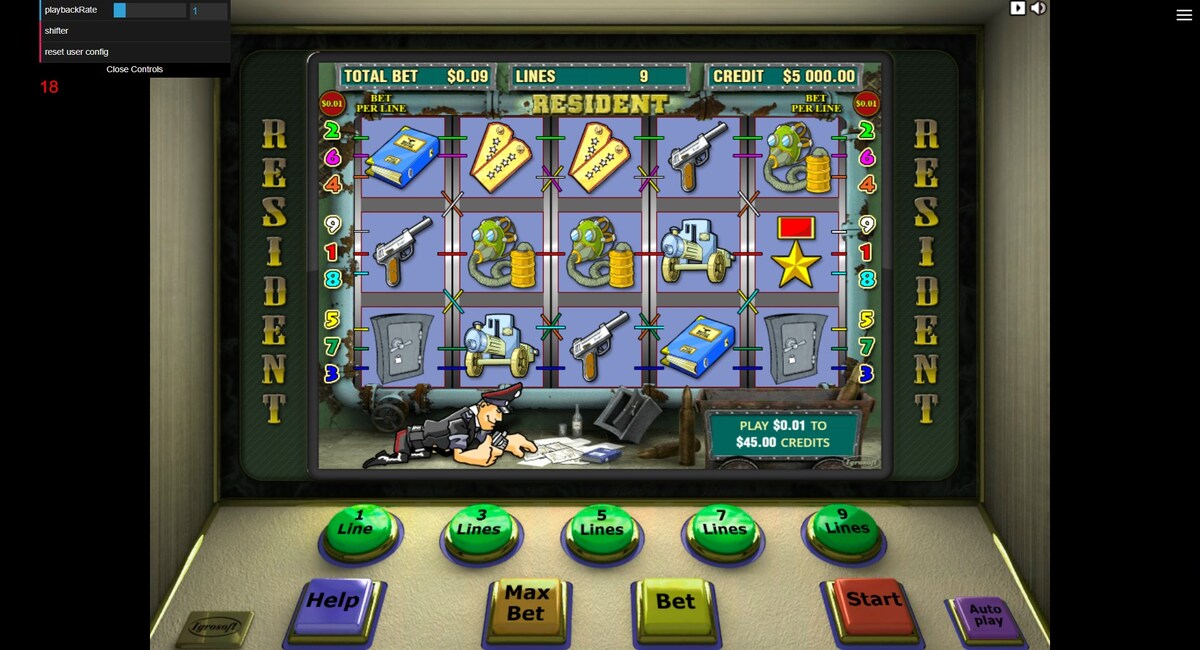The width and height of the screenshot is (1200, 650).
Task: Close Controls panel
Action: (x=134, y=70)
